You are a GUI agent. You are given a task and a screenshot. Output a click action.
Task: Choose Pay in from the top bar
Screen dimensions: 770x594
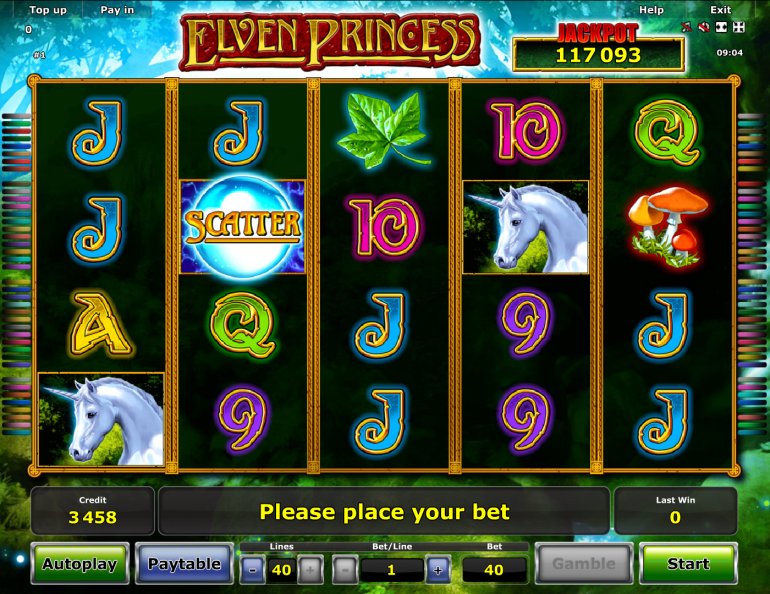tap(117, 10)
